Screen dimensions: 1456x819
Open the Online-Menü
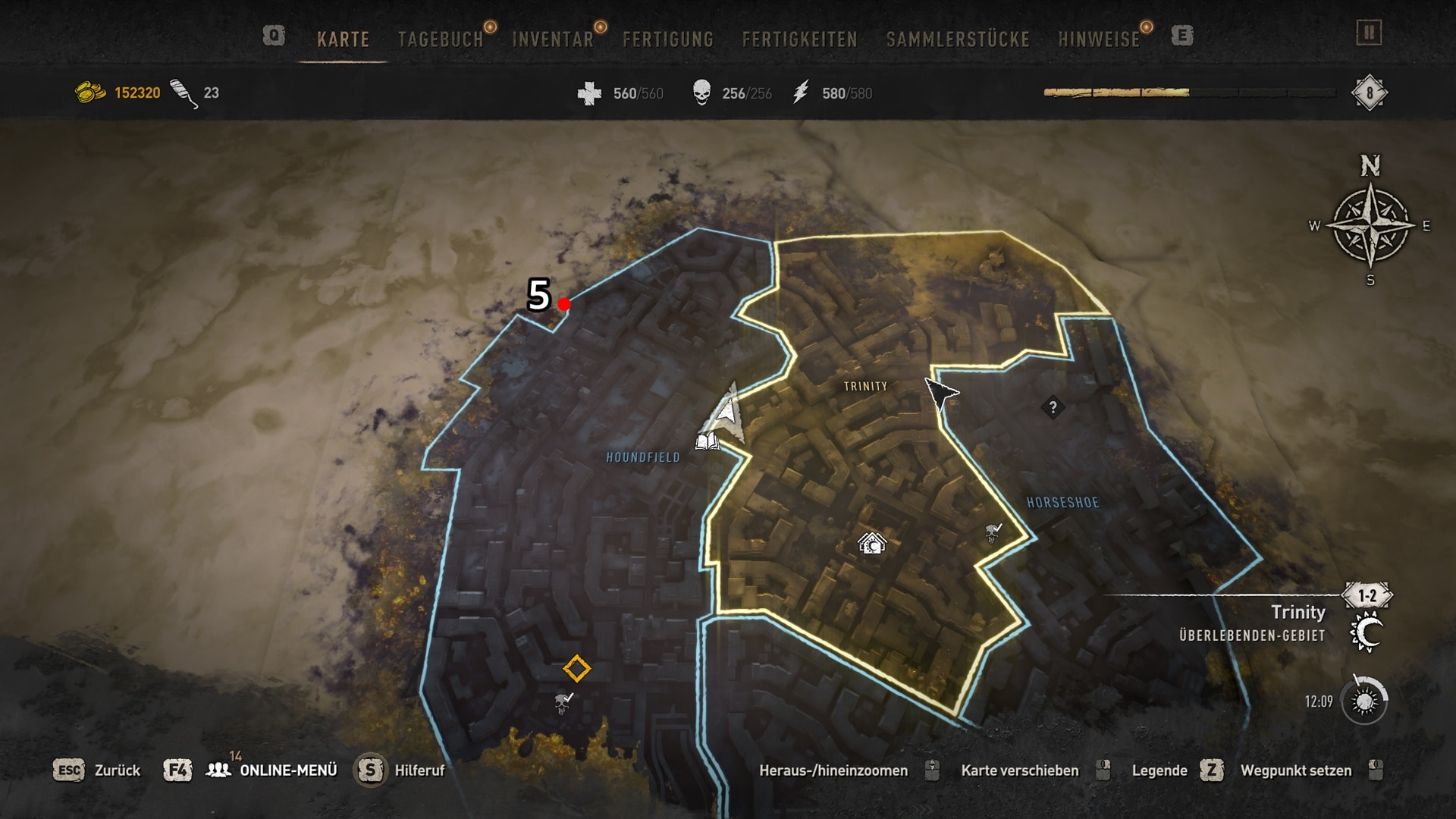[287, 770]
